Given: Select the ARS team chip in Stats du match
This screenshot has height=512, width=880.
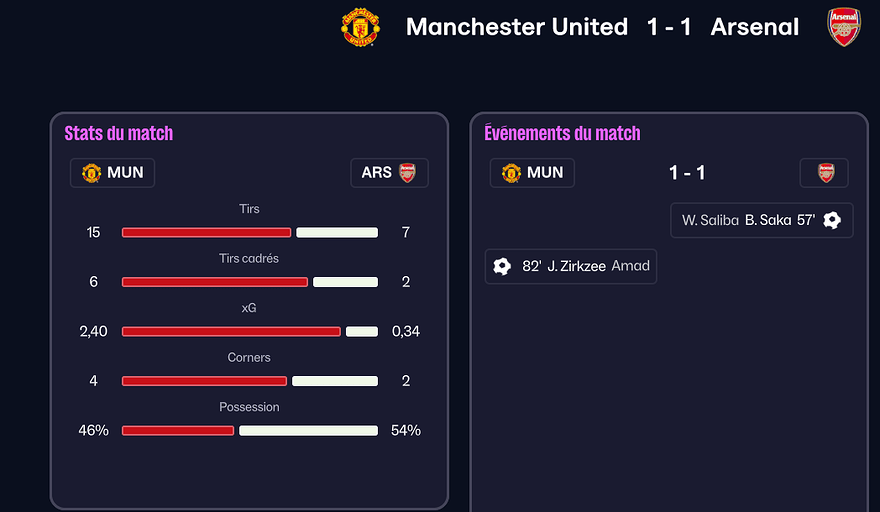Looking at the screenshot, I should click(x=389, y=173).
